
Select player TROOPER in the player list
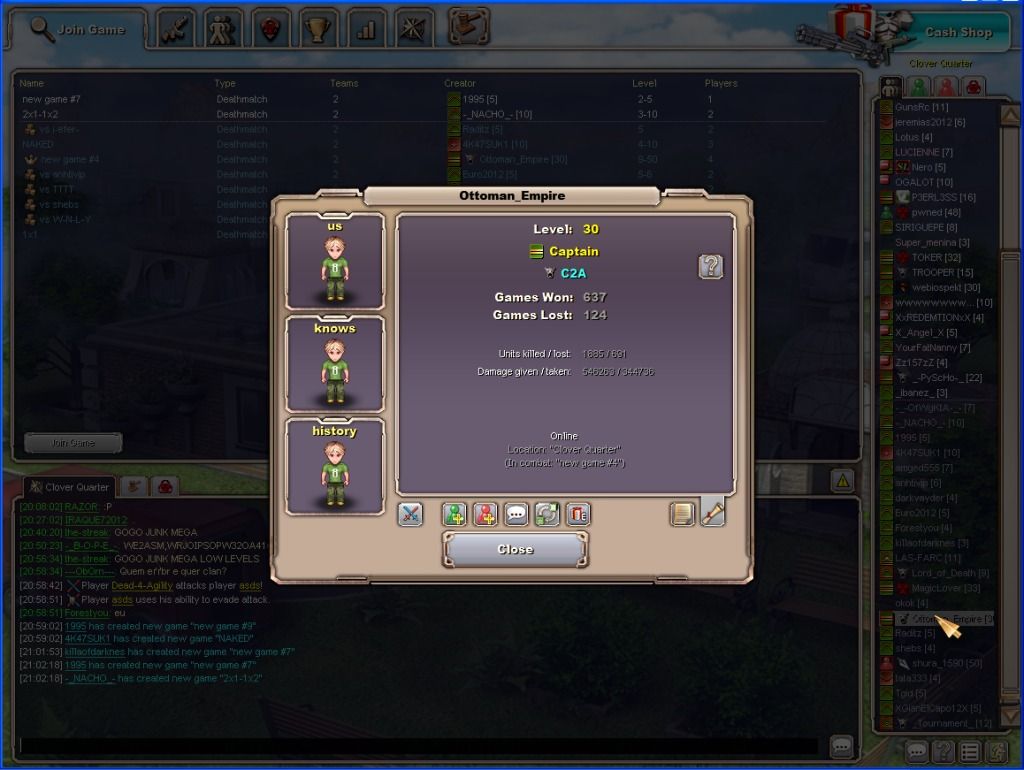(932, 273)
